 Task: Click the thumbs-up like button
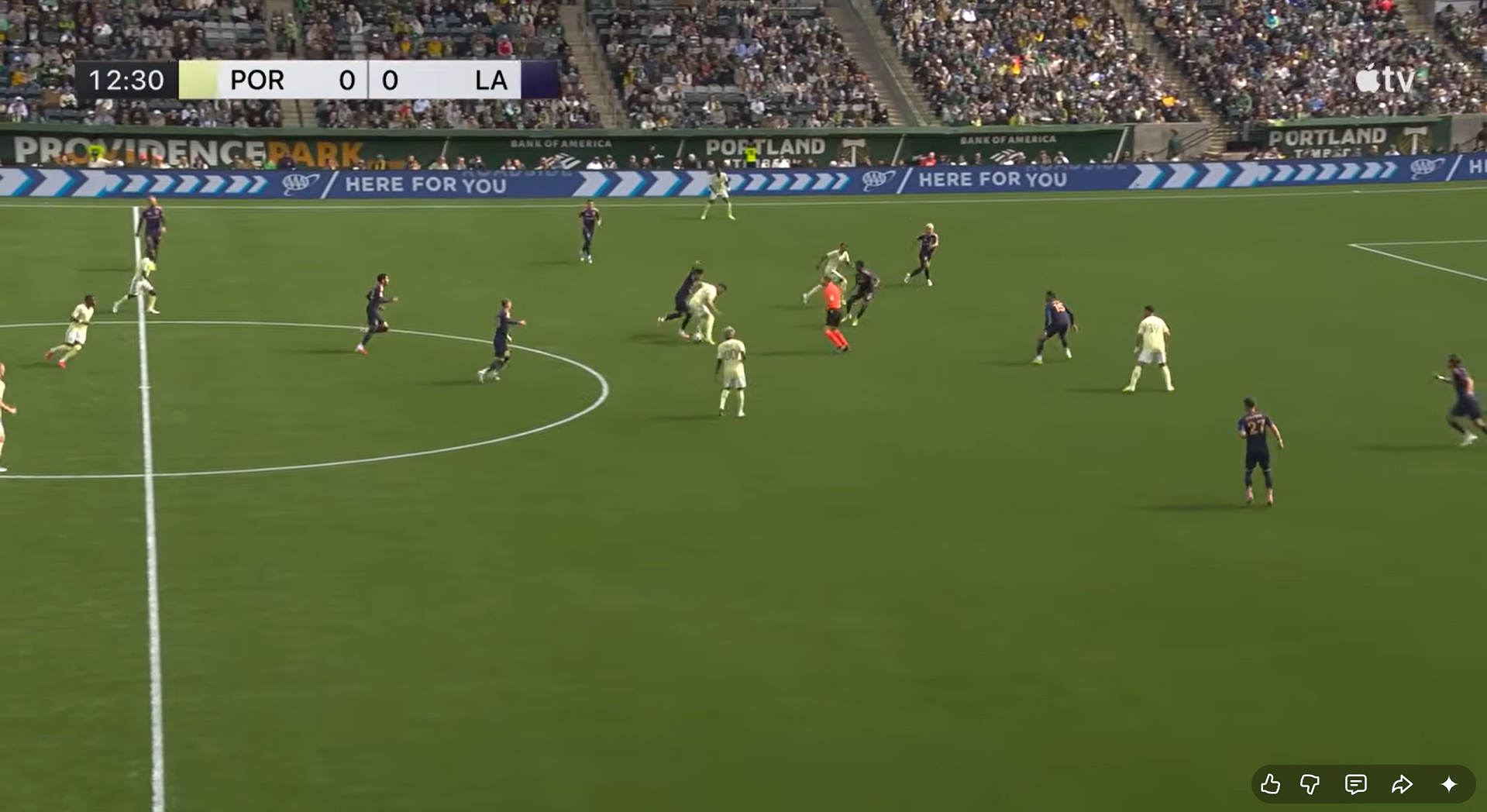1270,784
